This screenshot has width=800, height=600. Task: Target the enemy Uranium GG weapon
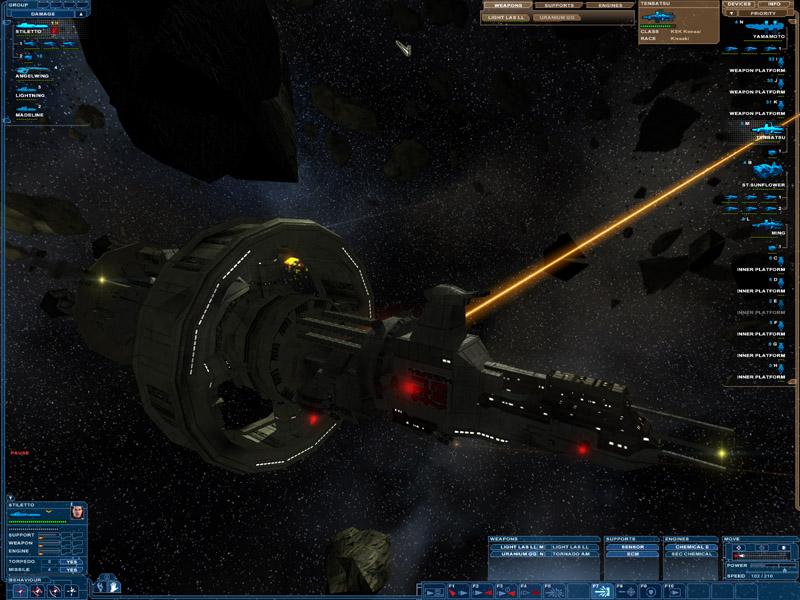point(559,17)
